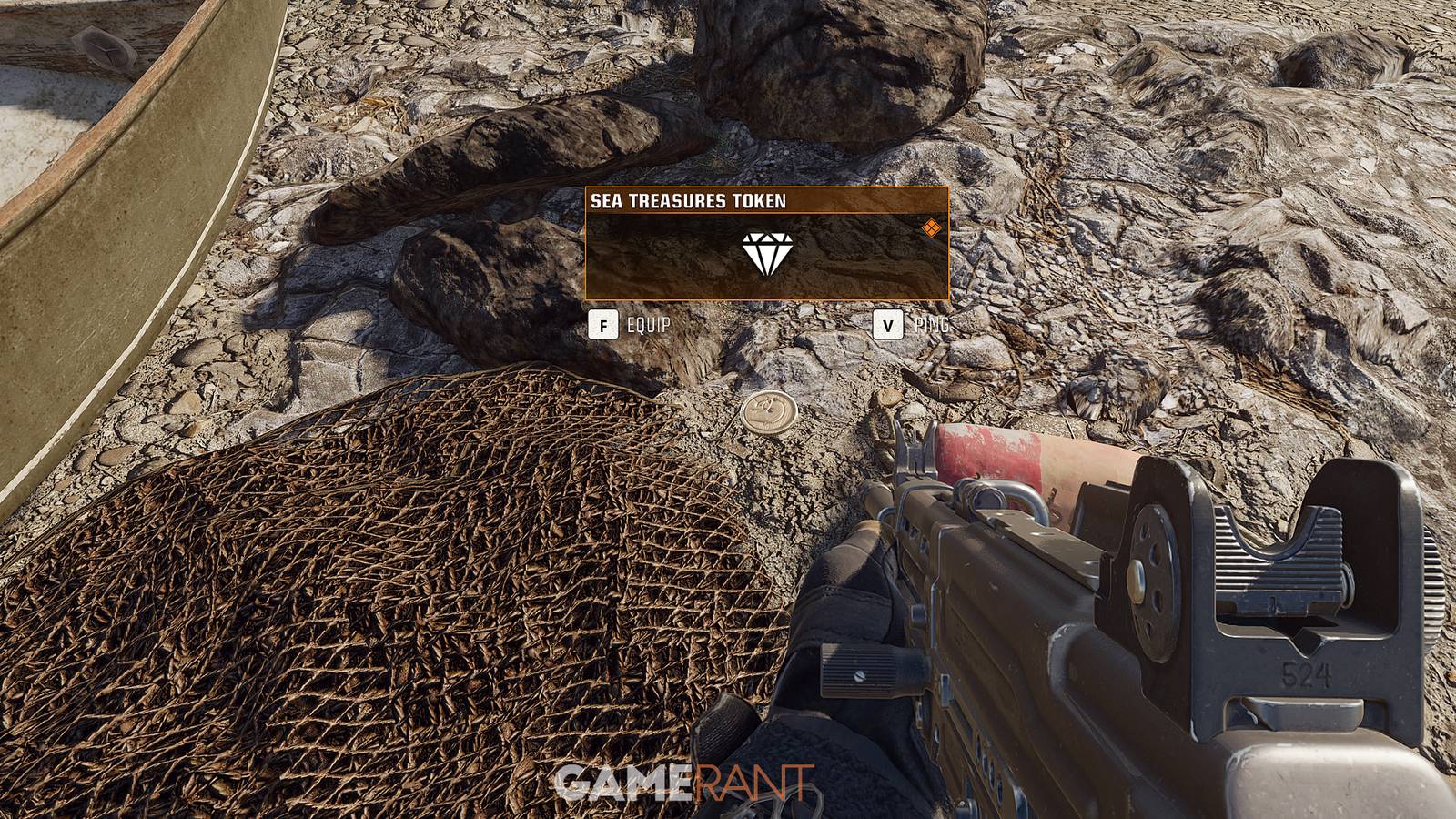Viewport: 1456px width, 819px height.
Task: Click the orange rarity diamond marker
Action: coord(932,227)
